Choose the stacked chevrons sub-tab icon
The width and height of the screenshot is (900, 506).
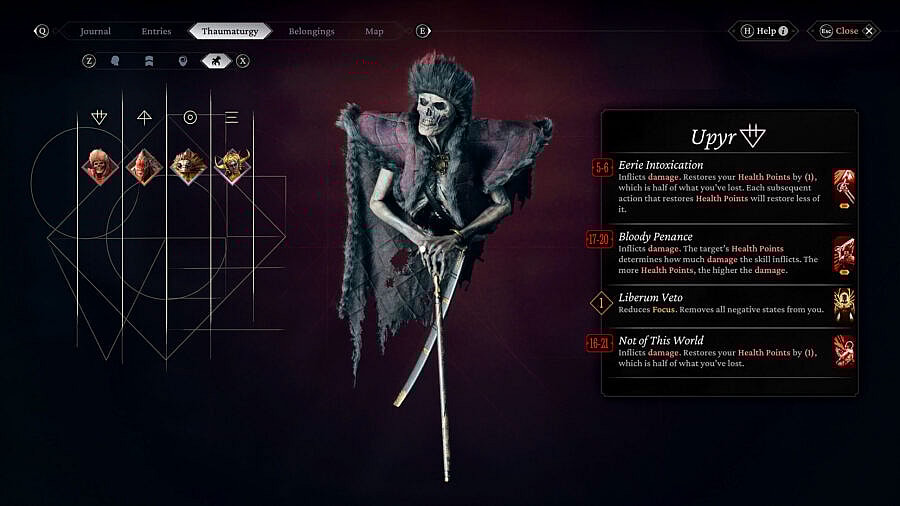149,61
